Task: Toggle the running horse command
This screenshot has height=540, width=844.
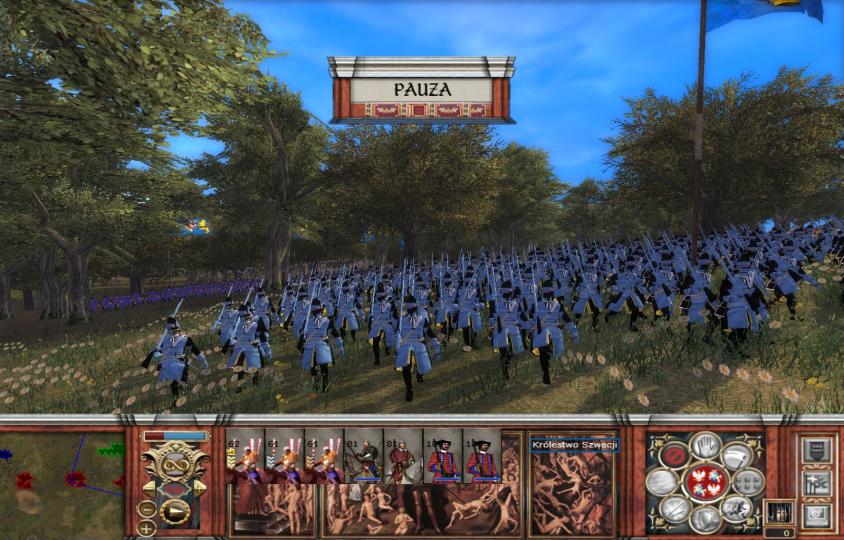Action: point(739,508)
